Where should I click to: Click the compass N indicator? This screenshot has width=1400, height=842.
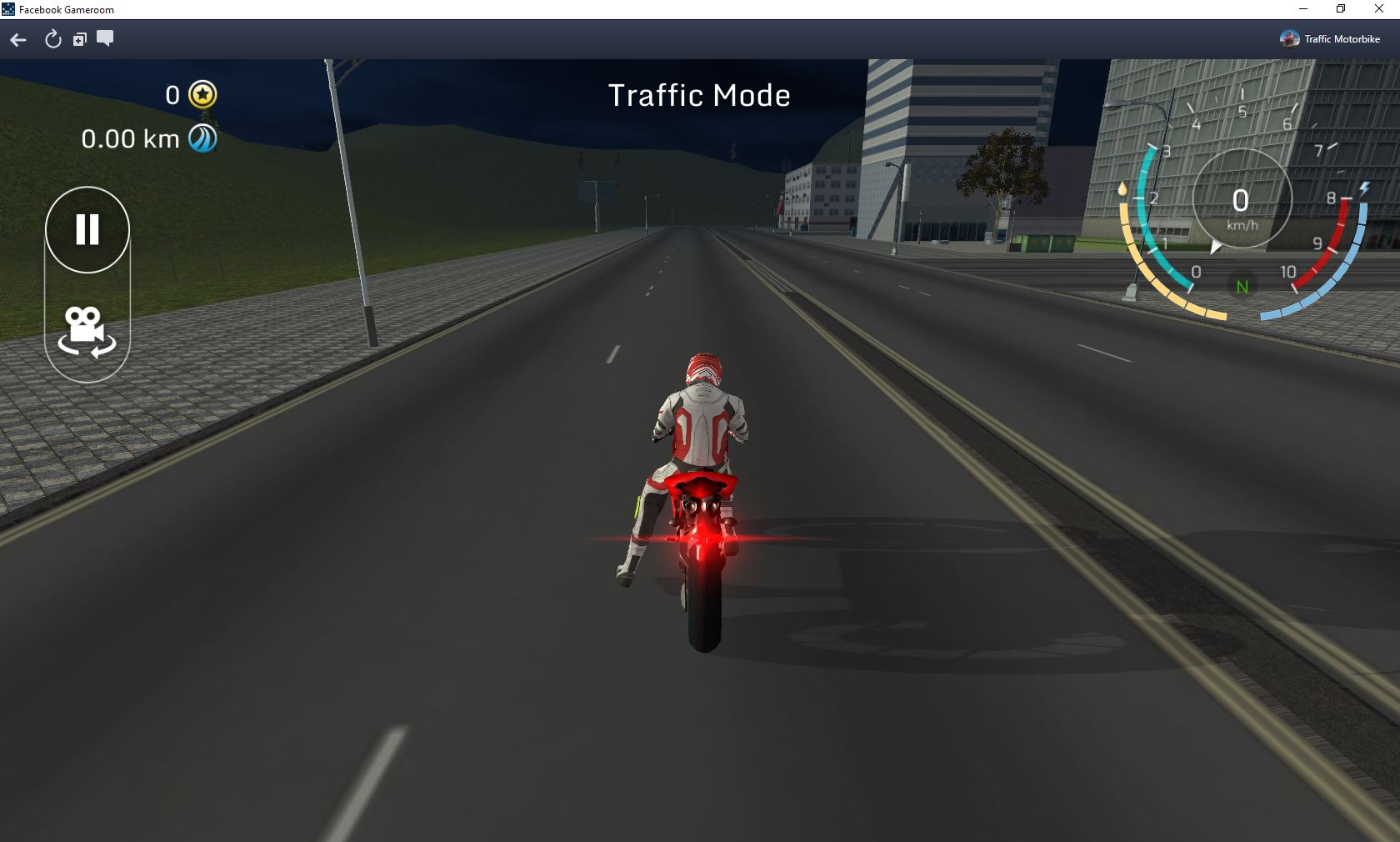click(1243, 286)
